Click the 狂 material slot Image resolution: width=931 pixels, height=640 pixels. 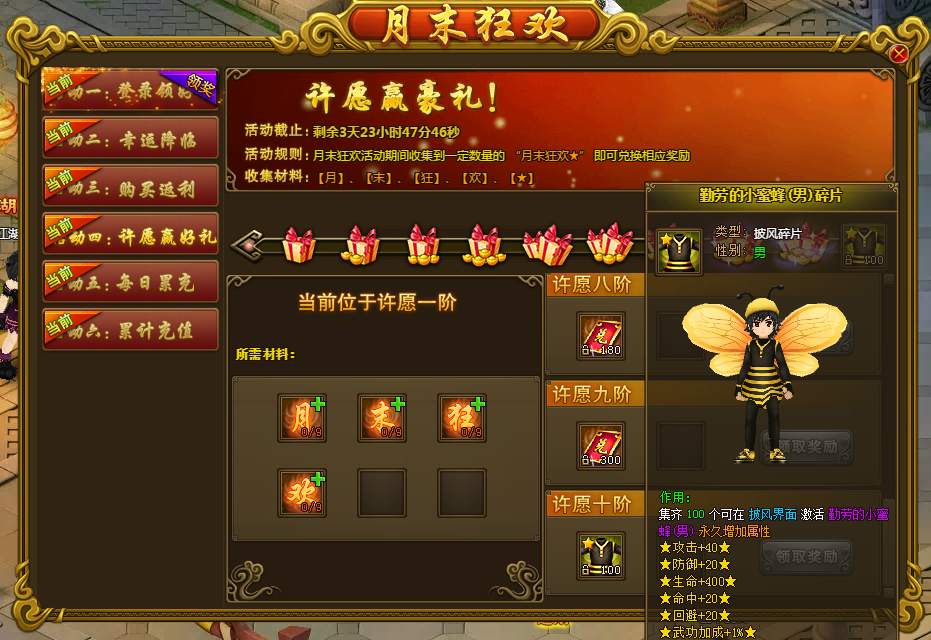(x=462, y=418)
